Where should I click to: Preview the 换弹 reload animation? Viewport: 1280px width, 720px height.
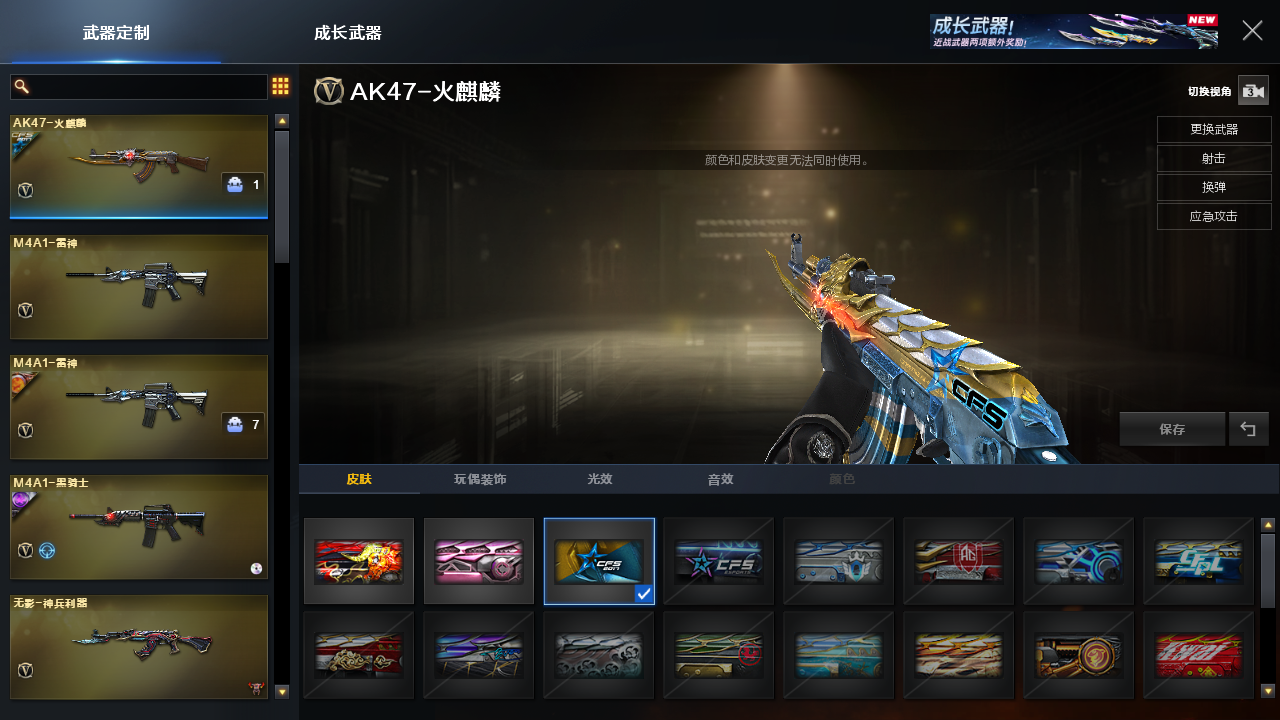coord(1214,188)
